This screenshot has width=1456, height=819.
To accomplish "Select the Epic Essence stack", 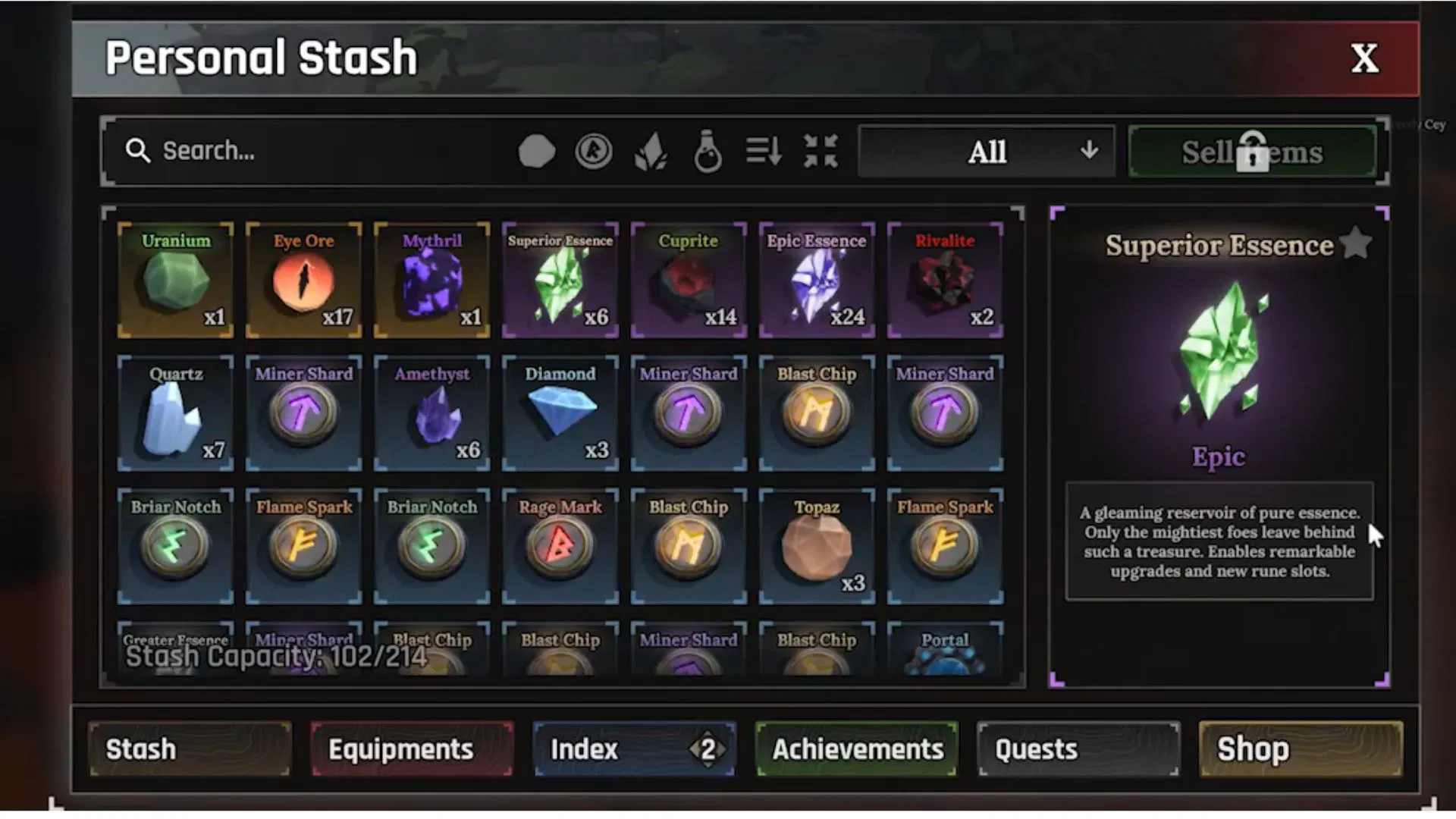I will [817, 279].
